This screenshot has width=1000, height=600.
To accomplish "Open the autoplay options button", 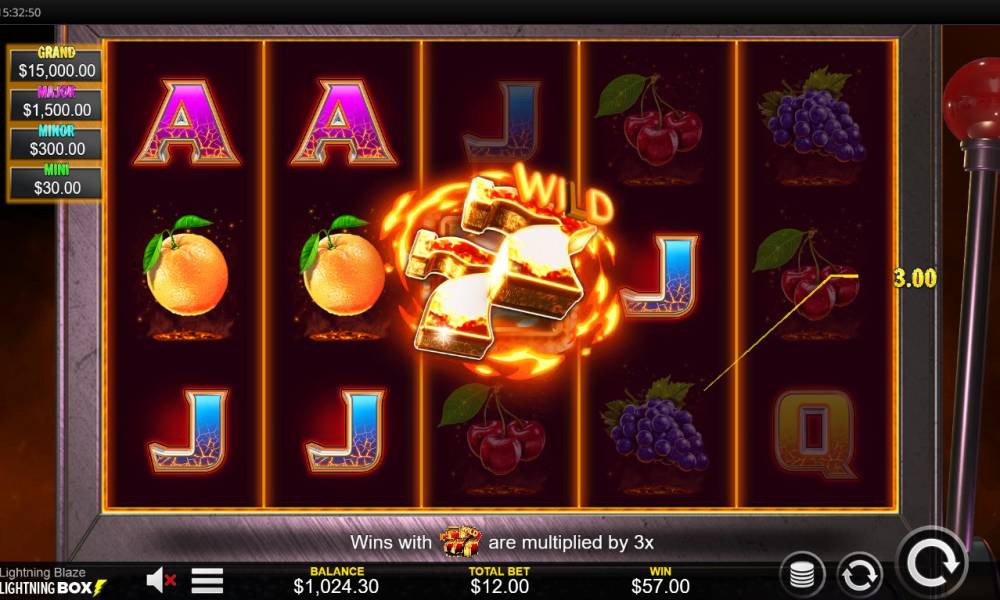I will (x=859, y=575).
